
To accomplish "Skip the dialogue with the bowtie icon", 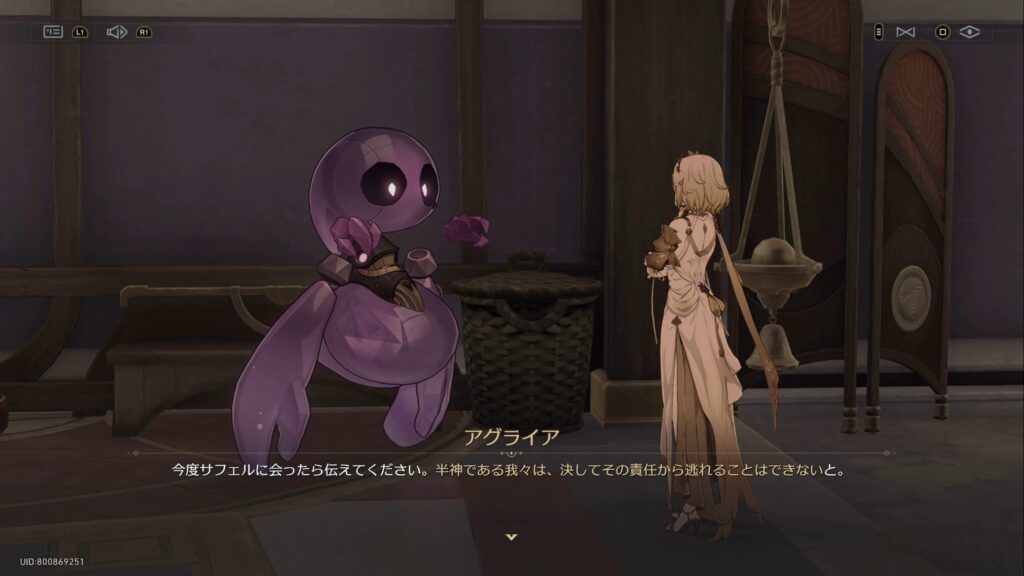I will [905, 32].
